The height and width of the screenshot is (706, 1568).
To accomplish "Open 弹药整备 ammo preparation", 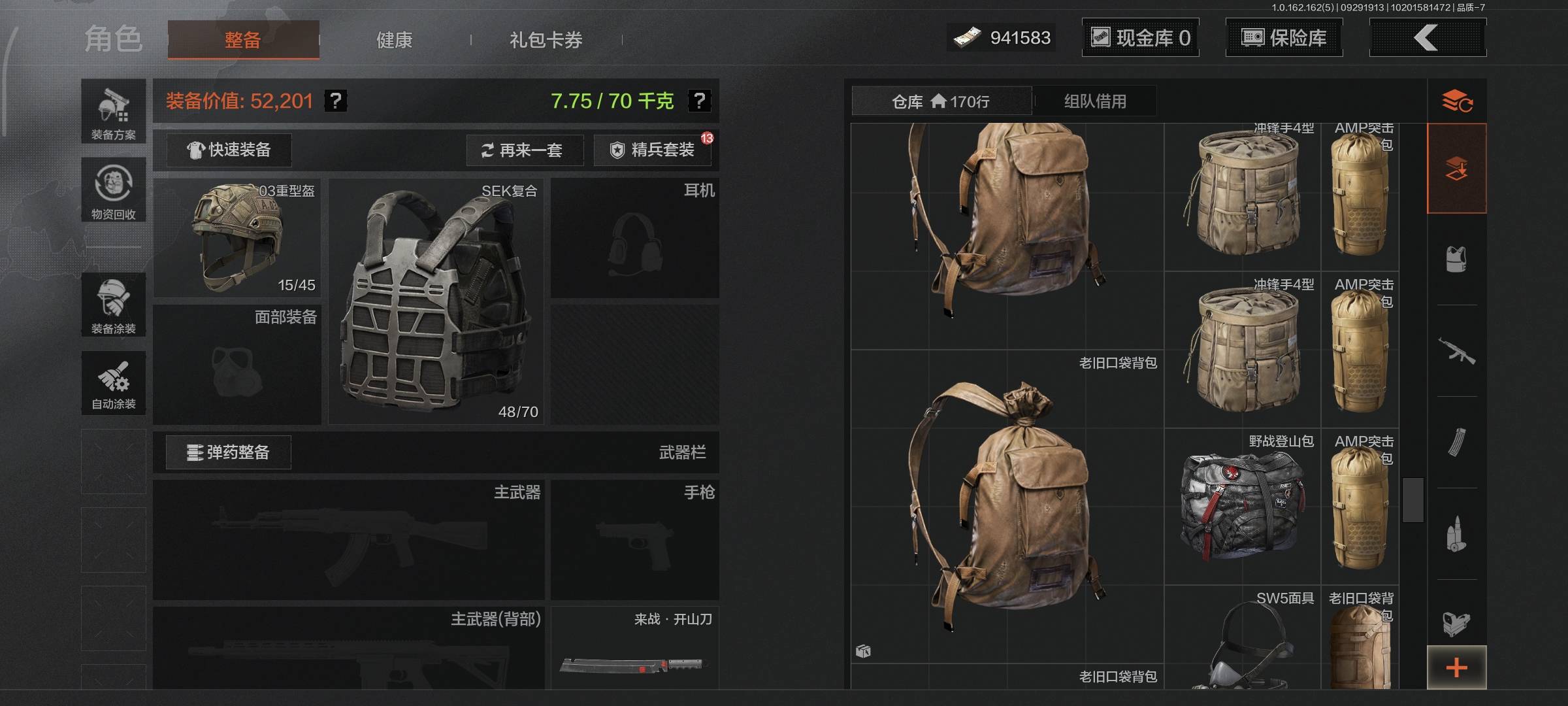I will pyautogui.click(x=228, y=452).
